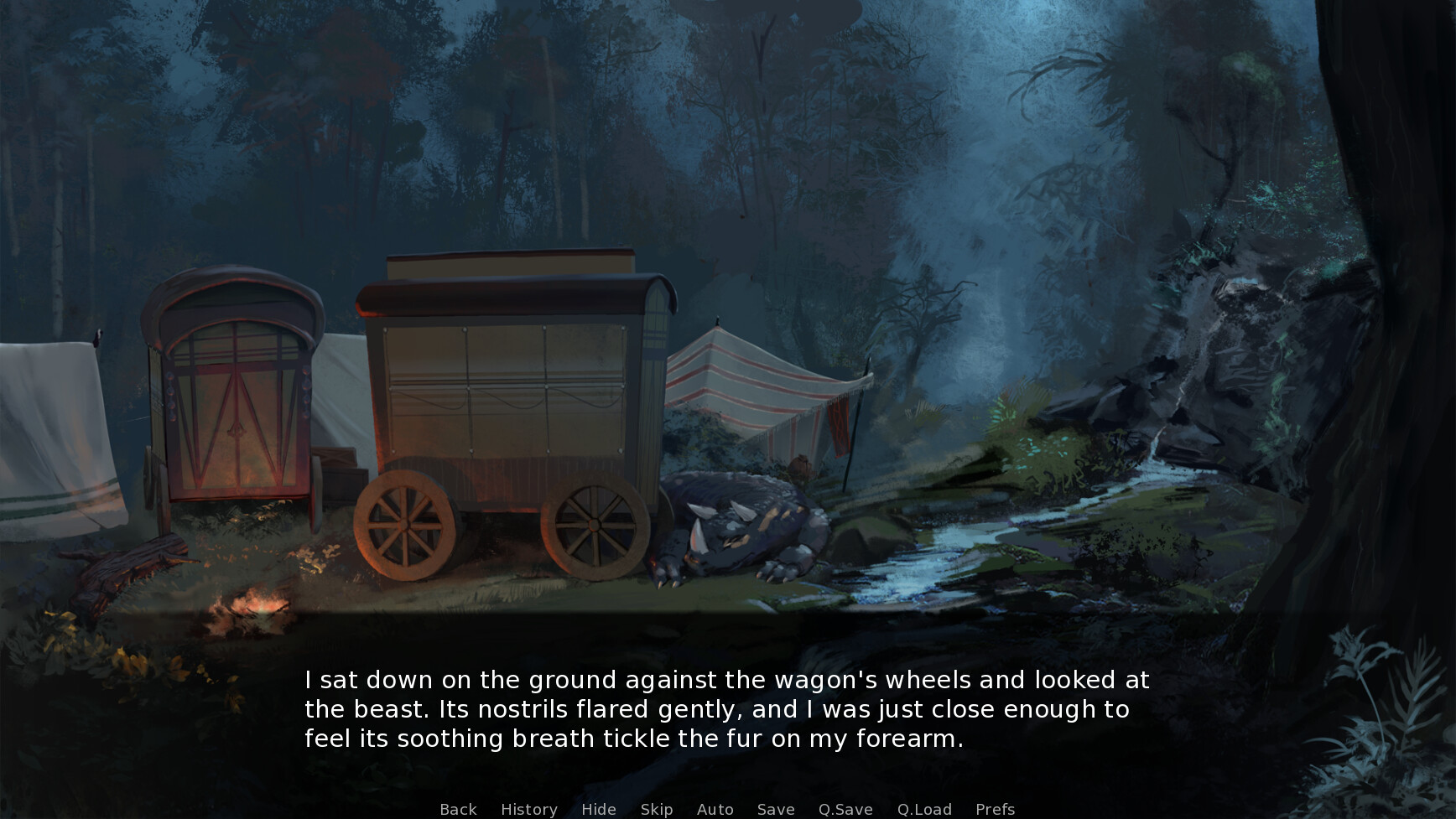Toggle Auto-advance mode

point(715,809)
